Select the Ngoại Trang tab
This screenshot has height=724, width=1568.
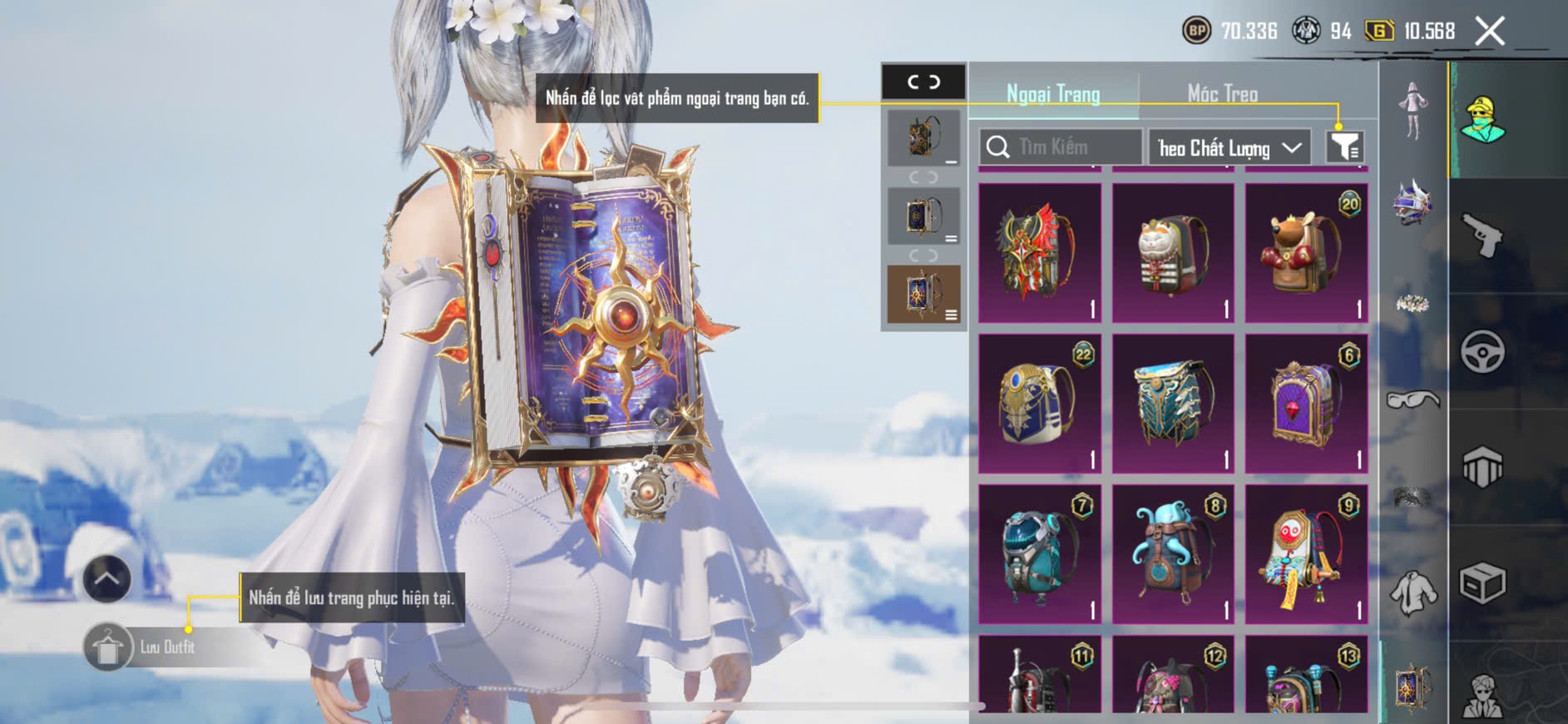coord(1053,94)
